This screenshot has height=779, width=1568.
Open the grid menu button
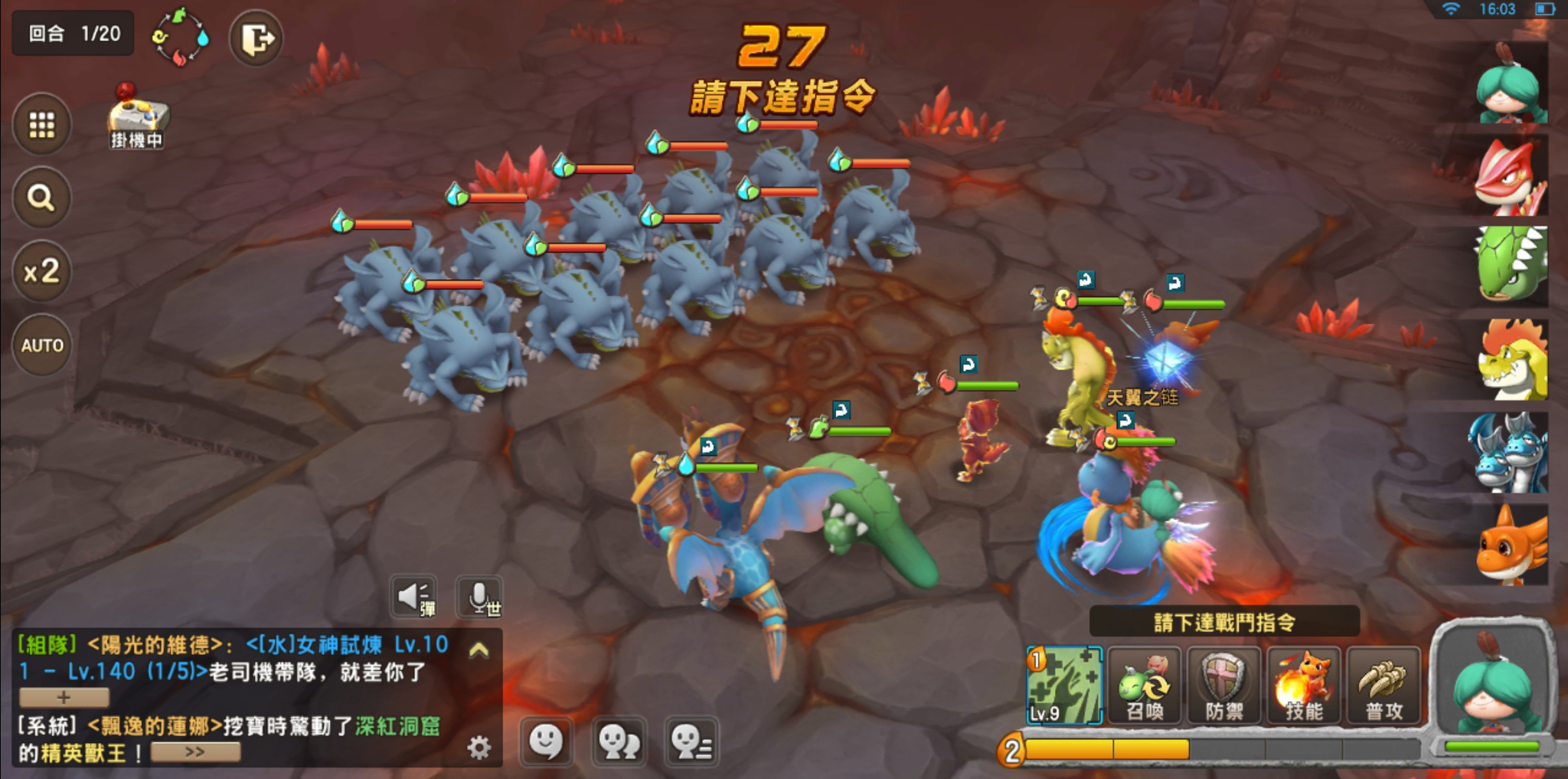tap(42, 124)
